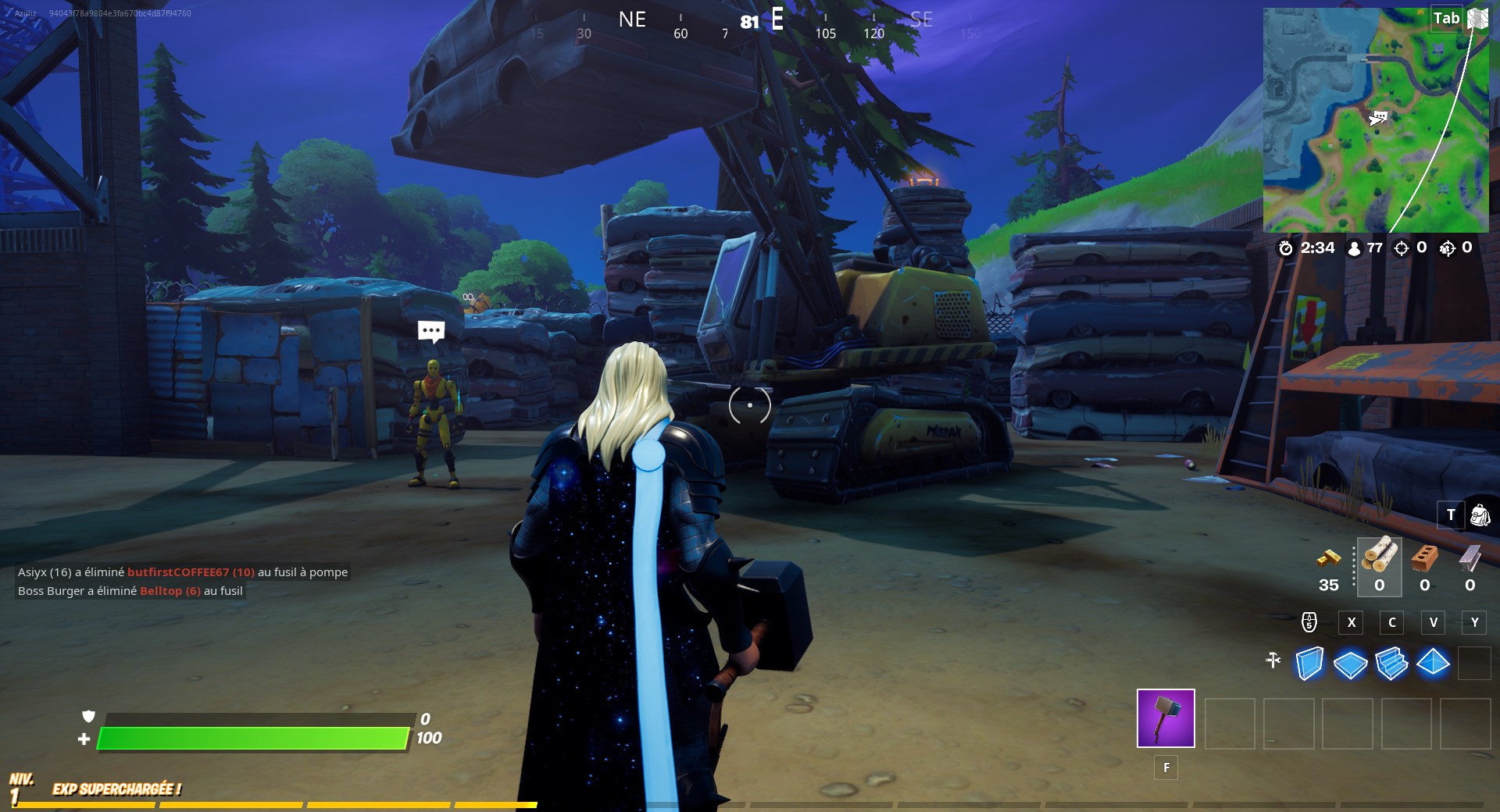
Task: Select the roof build piece icon
Action: coord(1433,663)
